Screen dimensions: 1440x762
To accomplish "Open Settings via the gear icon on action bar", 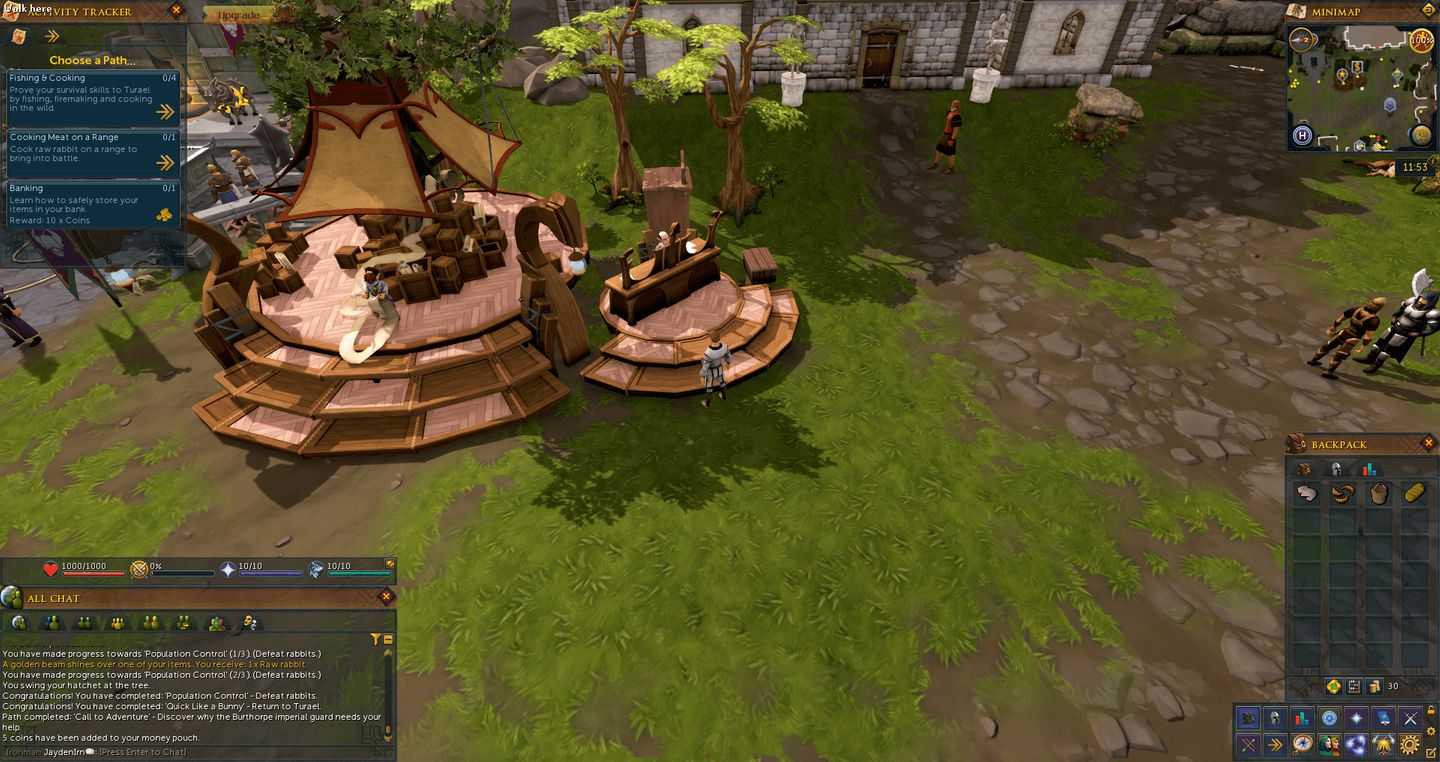I will click(1409, 744).
